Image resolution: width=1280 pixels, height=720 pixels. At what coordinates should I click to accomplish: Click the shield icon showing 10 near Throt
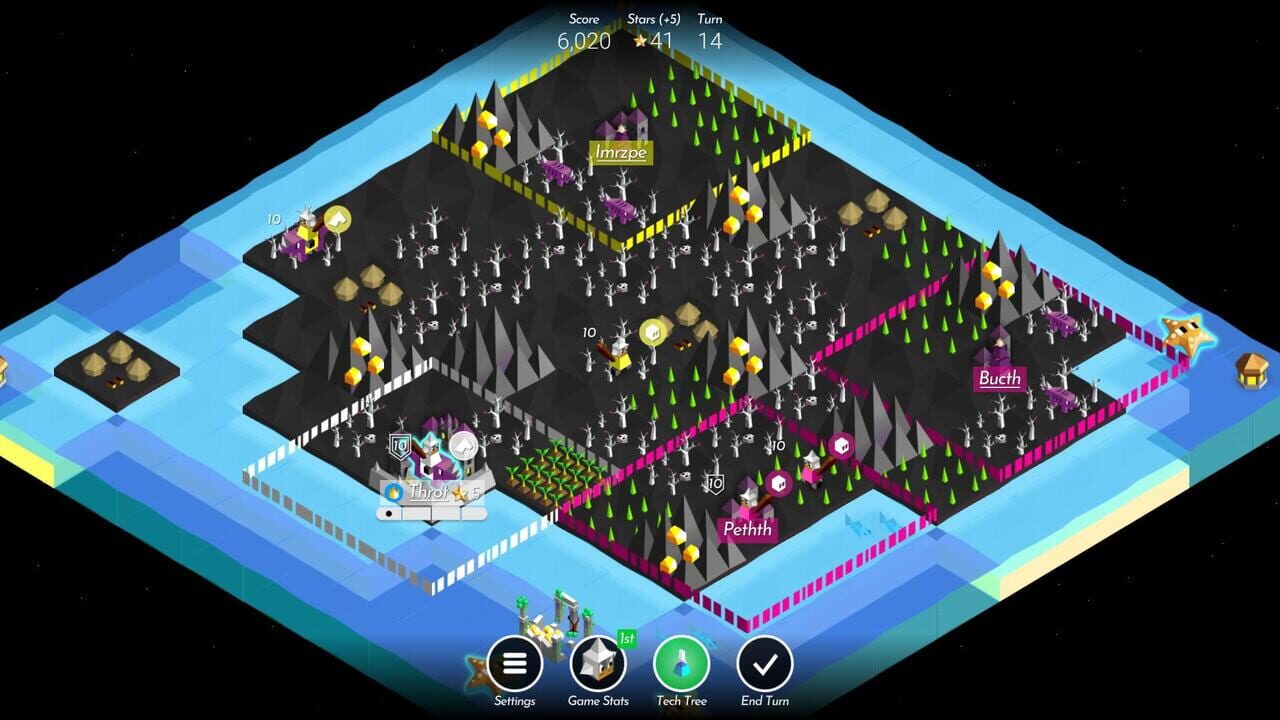pos(400,445)
